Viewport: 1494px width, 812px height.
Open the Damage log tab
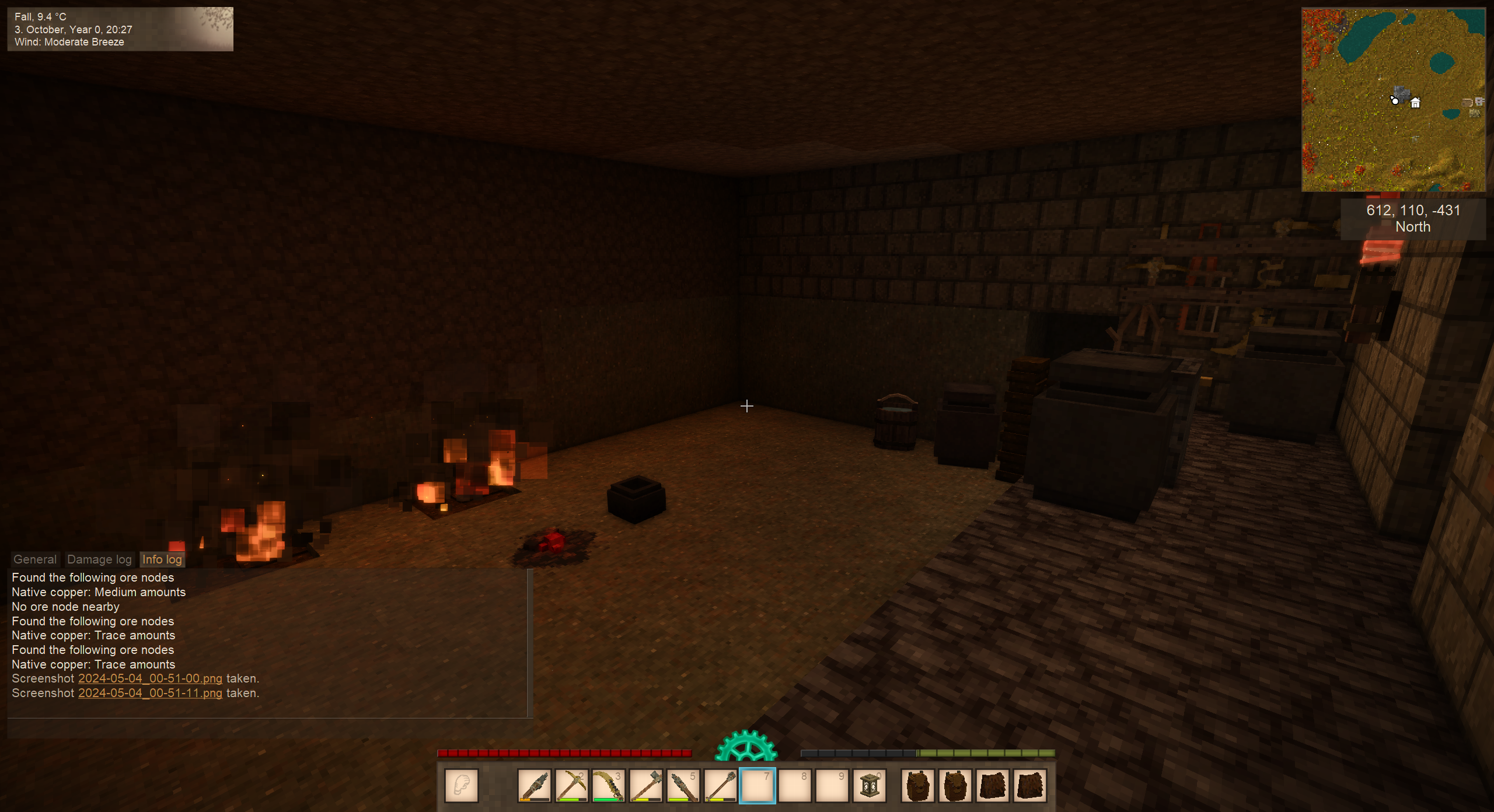point(99,559)
